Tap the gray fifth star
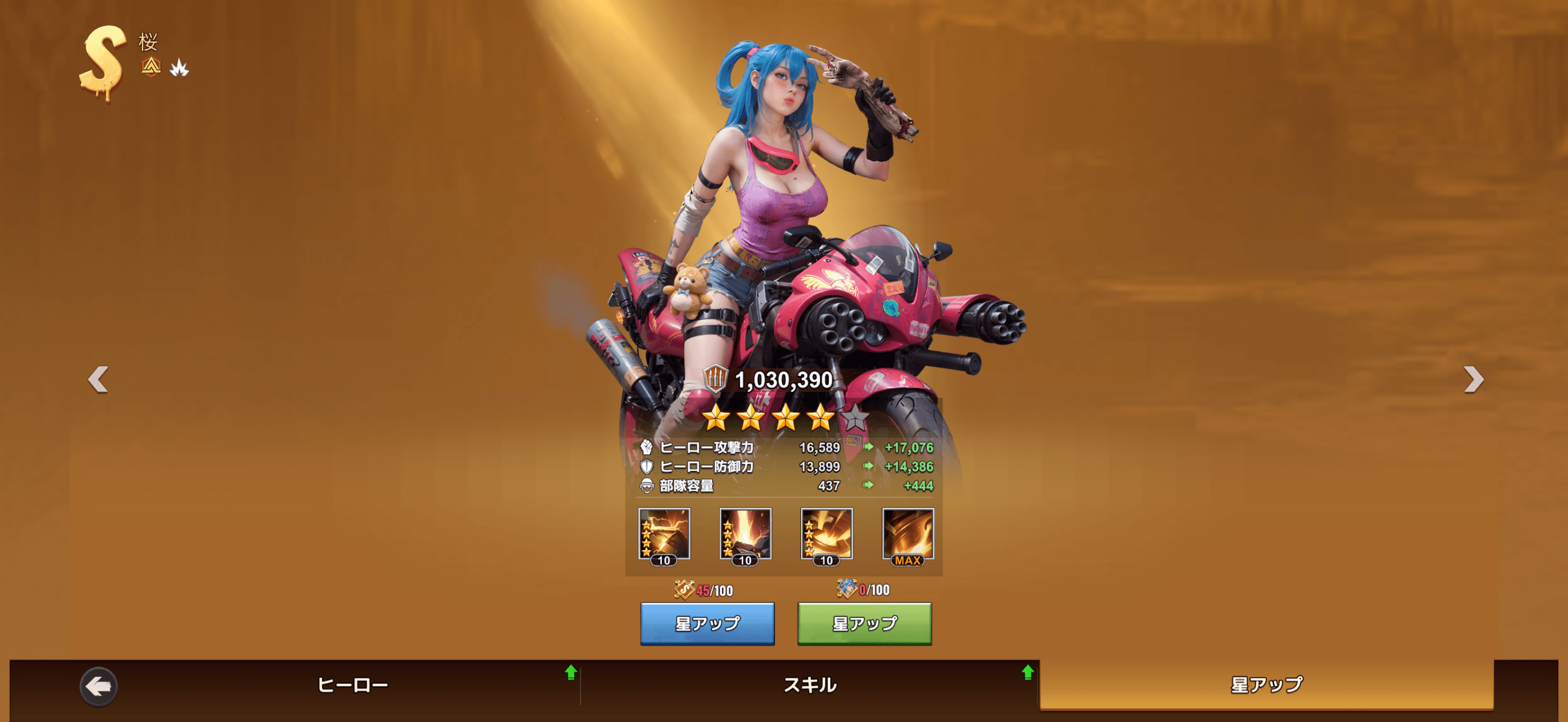Screen dimensions: 1568x722 coord(854,418)
